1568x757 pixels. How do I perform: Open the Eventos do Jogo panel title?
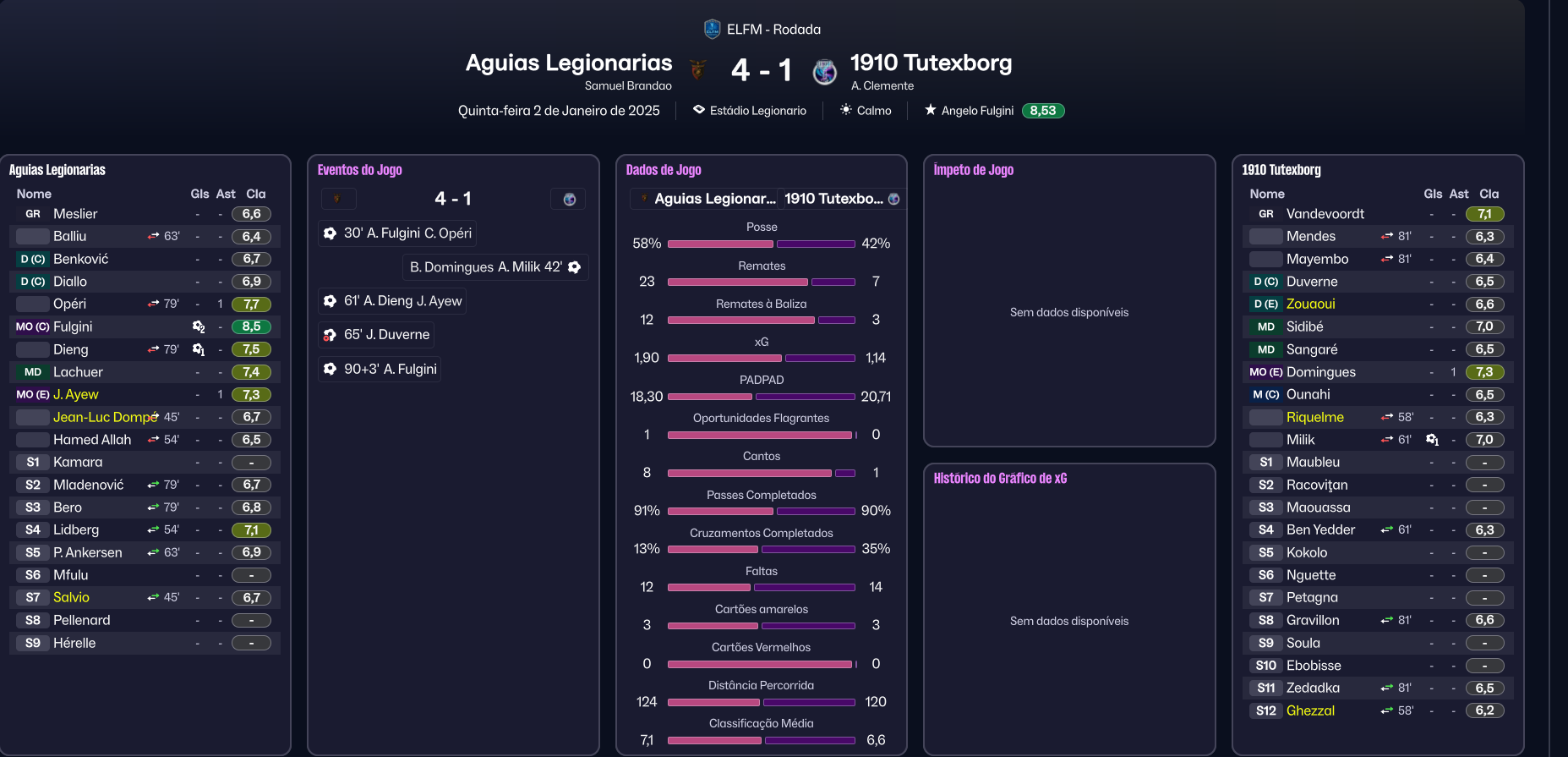coord(359,170)
